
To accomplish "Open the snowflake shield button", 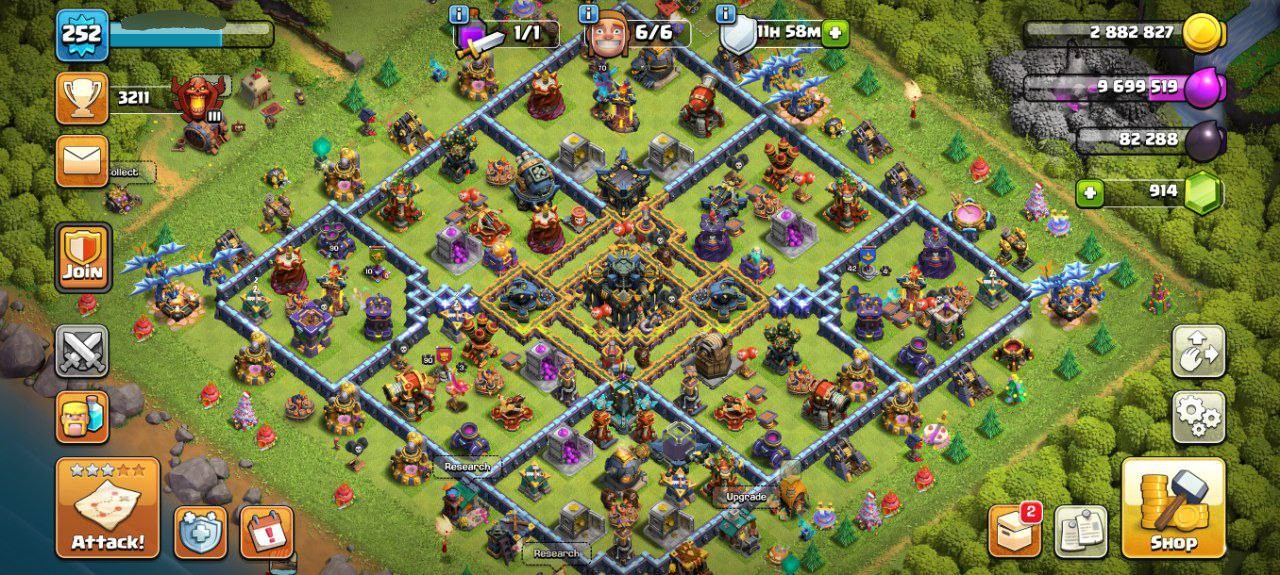I will tap(200, 532).
